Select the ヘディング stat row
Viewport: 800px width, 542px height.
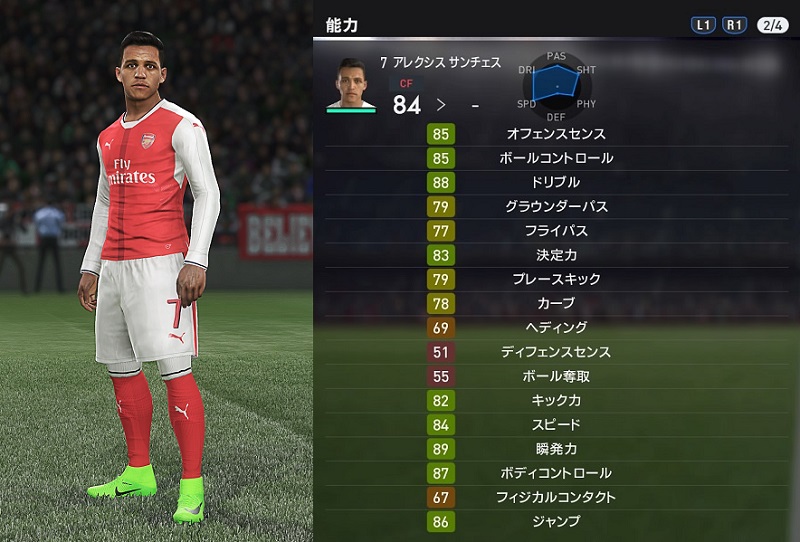point(555,327)
